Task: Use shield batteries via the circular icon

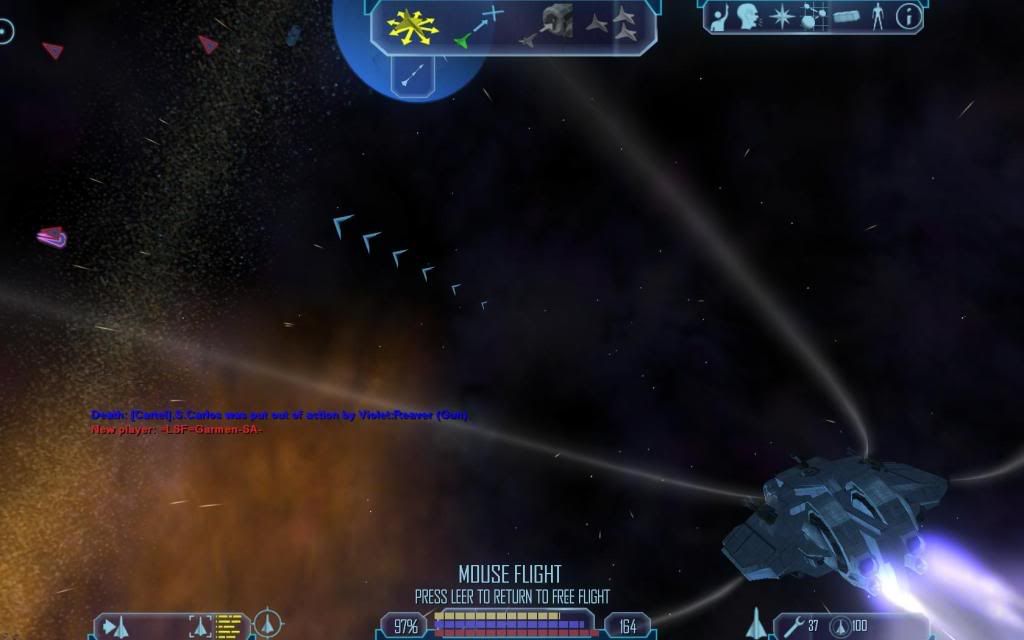Action: point(841,627)
